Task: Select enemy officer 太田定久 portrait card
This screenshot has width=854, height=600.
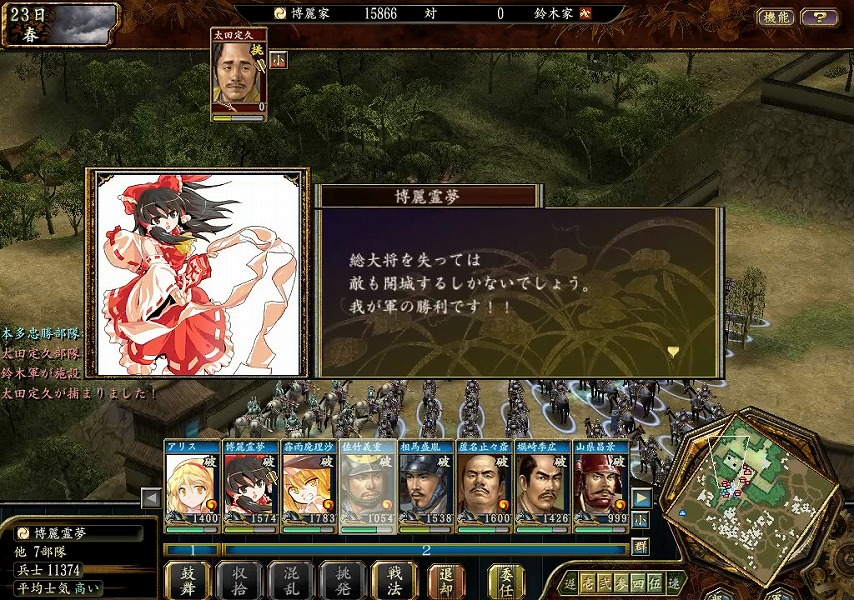Action: pos(239,75)
